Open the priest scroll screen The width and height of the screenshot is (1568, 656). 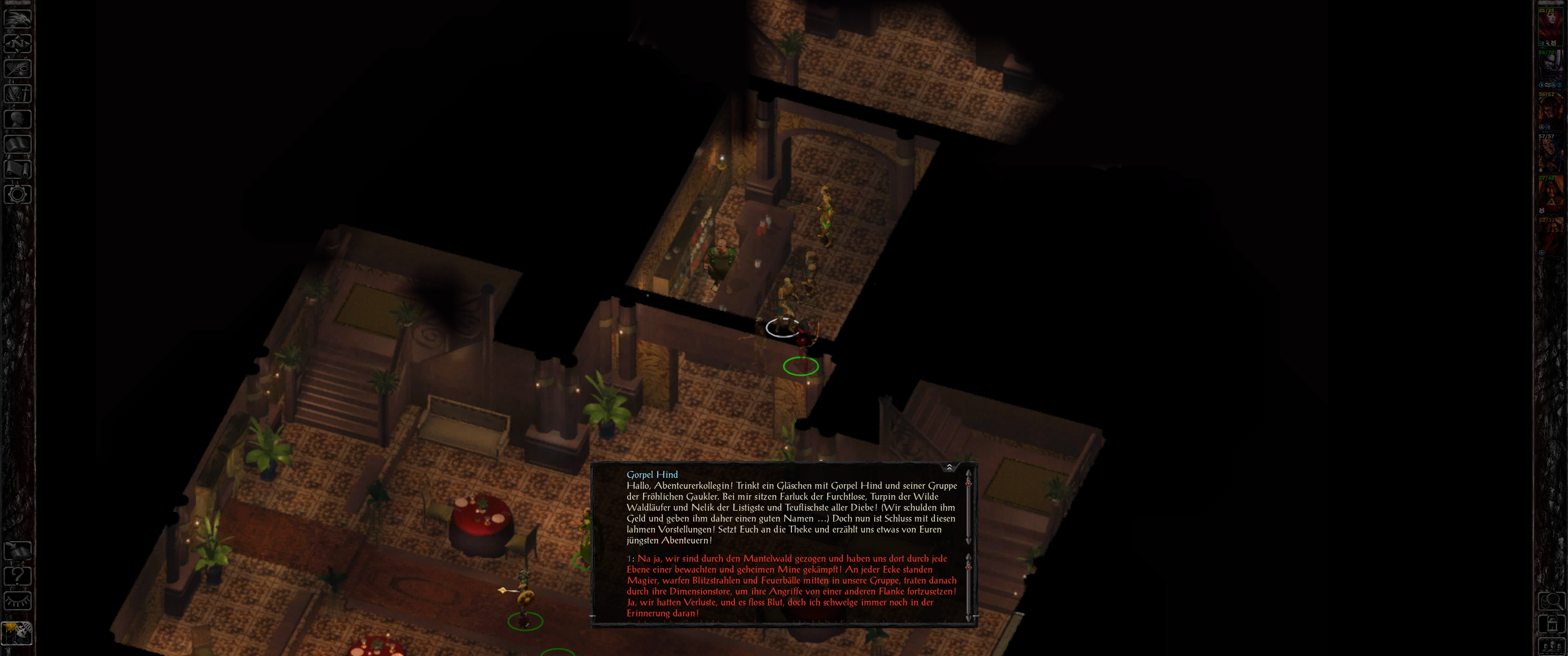point(18,169)
